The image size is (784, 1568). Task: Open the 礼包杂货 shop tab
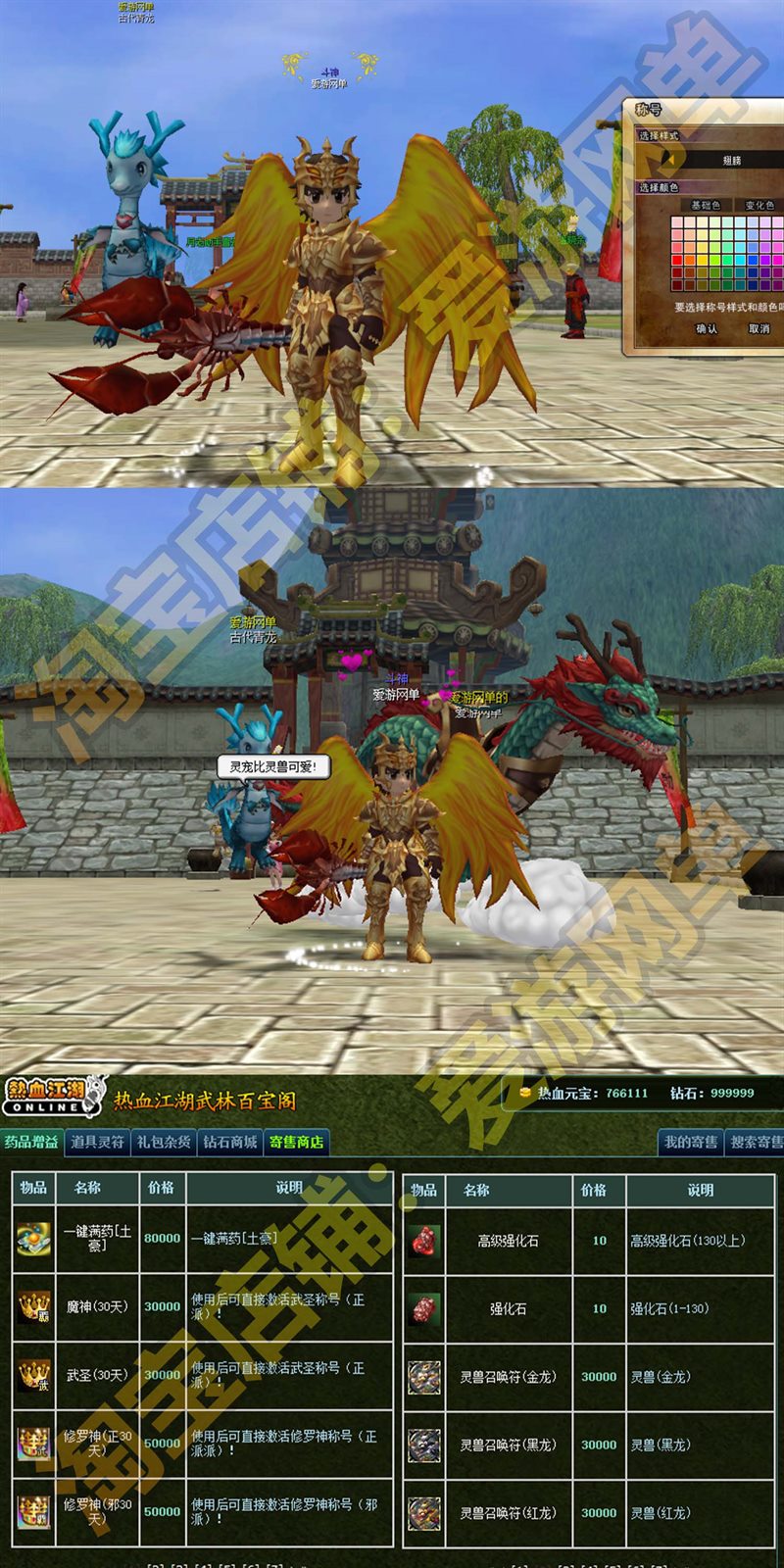click(x=164, y=1142)
